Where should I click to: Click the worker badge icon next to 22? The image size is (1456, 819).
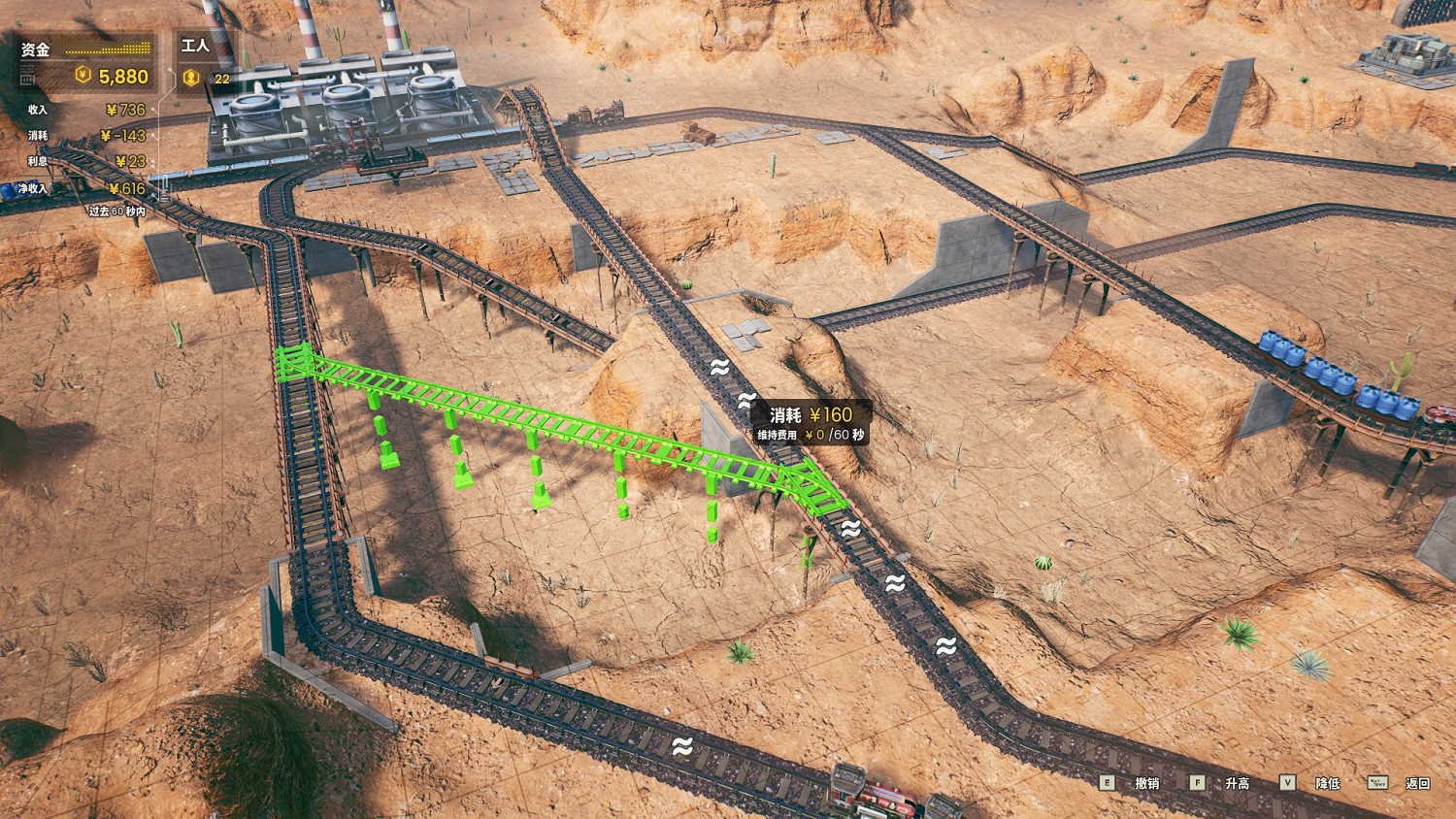192,77
